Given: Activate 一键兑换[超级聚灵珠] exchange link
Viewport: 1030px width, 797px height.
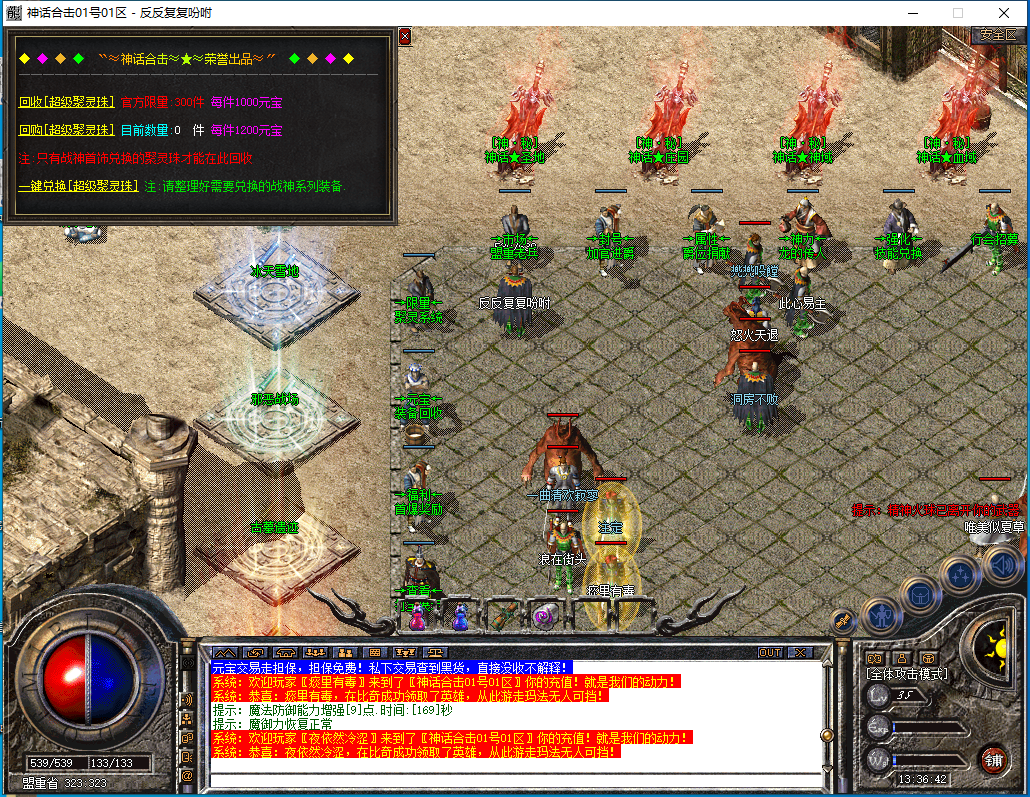Looking at the screenshot, I should point(78,186).
